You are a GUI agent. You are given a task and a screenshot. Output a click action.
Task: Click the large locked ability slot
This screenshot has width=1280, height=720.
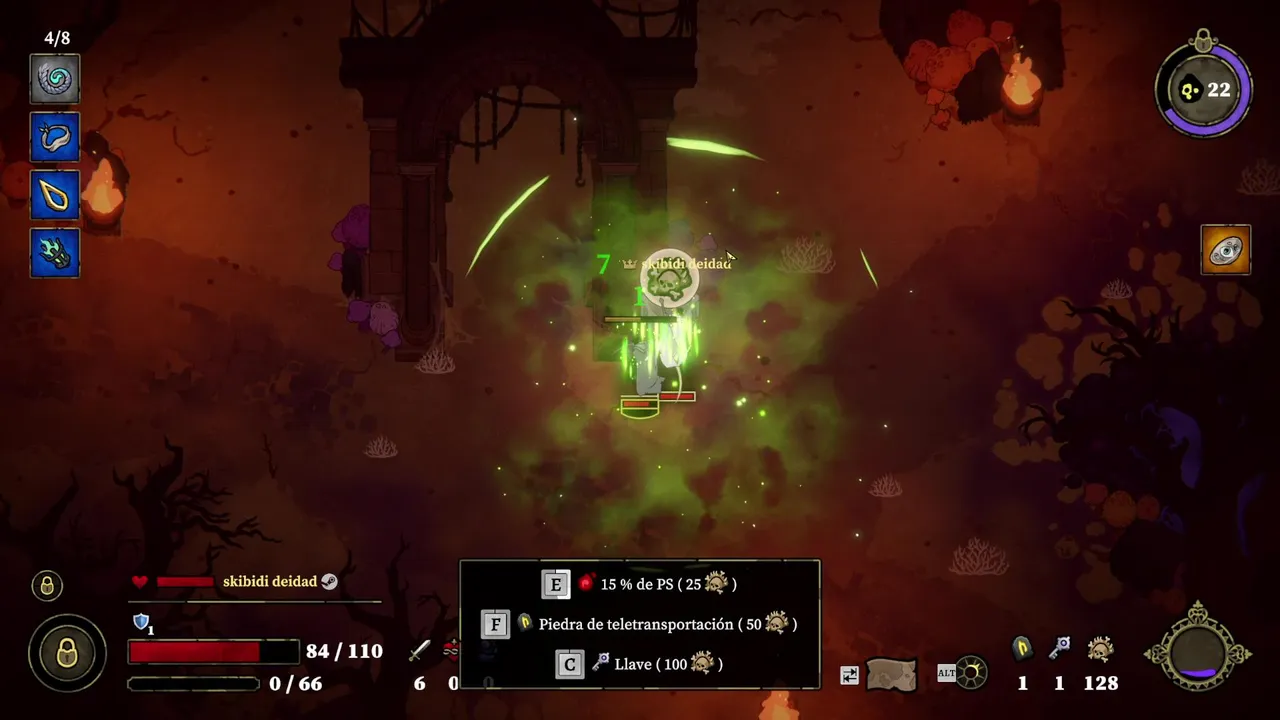click(67, 654)
